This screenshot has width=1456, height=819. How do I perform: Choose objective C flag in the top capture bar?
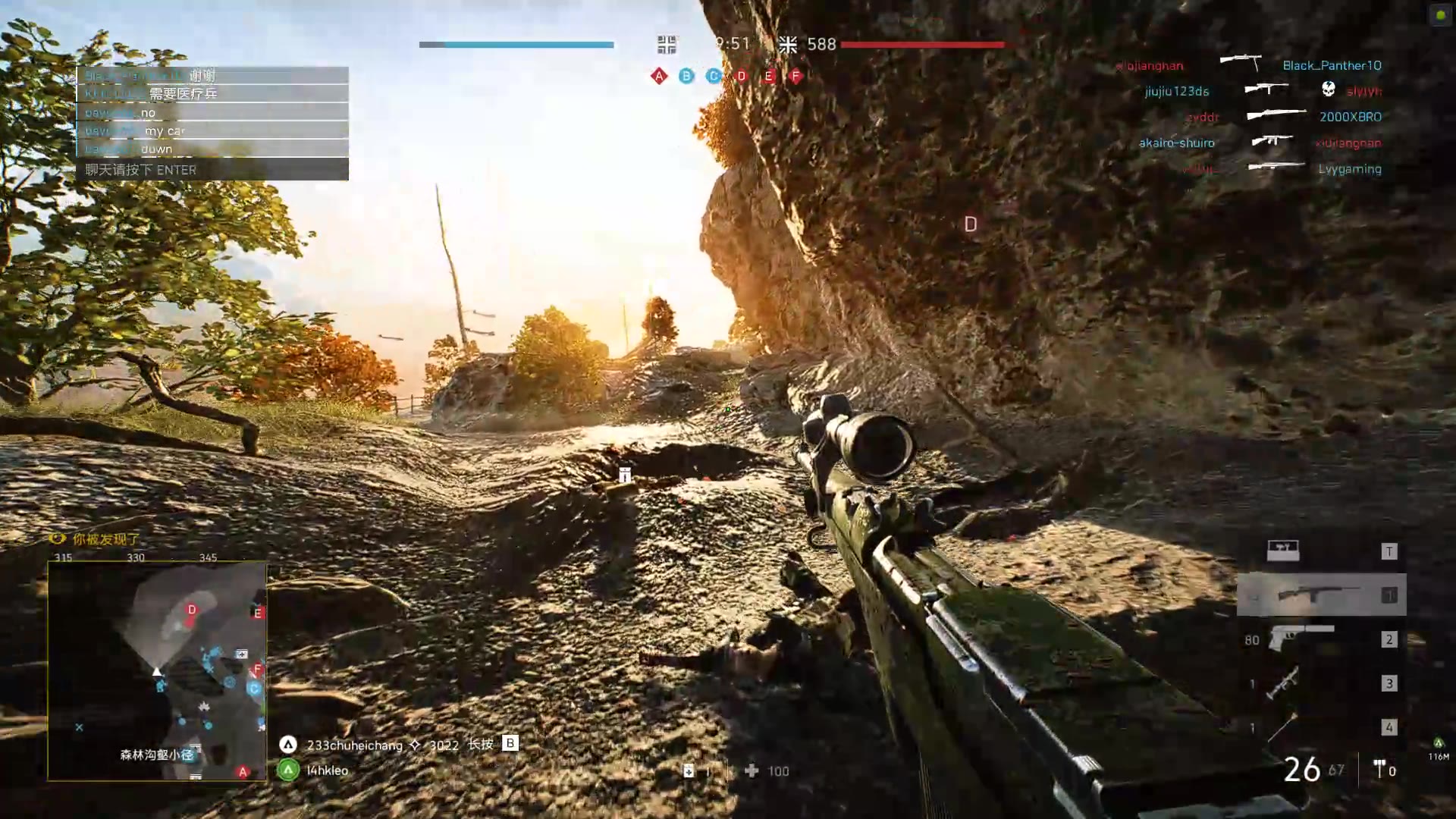click(x=714, y=76)
